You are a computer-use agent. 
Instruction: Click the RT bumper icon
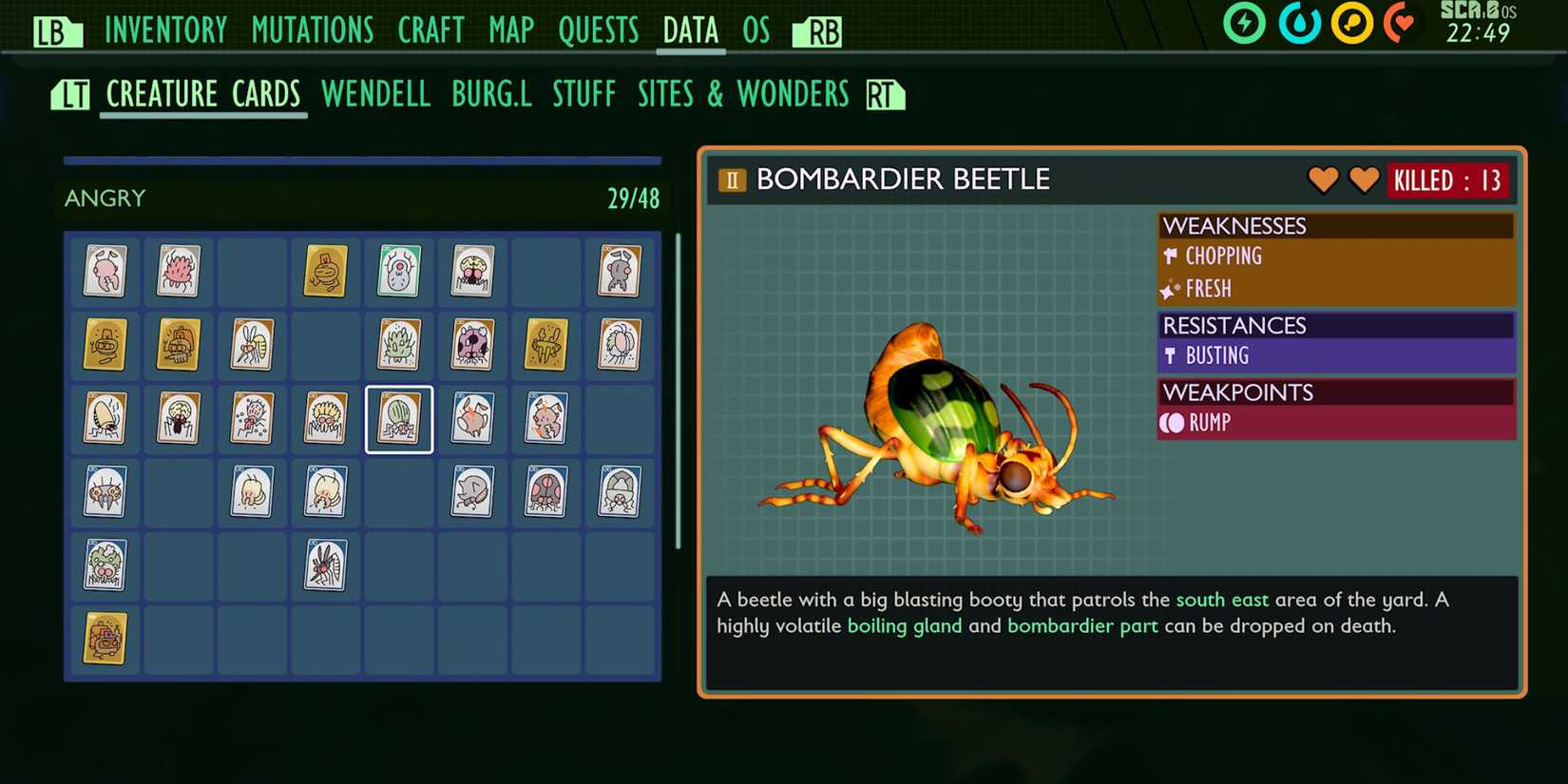pyautogui.click(x=883, y=94)
